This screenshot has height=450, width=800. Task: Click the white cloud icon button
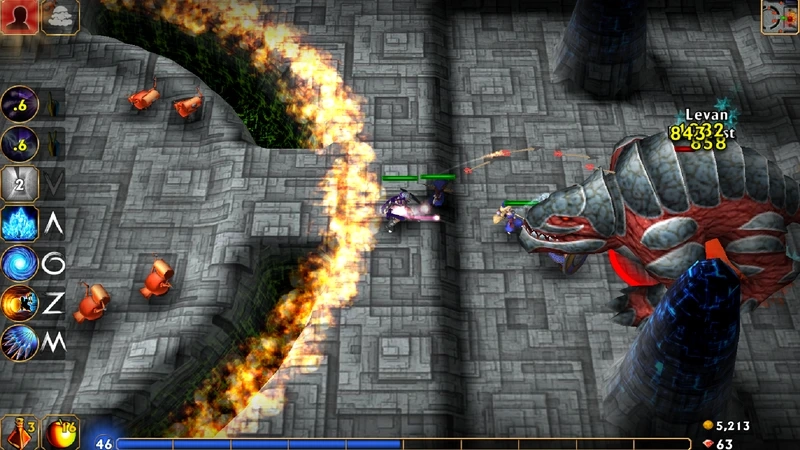click(60, 17)
